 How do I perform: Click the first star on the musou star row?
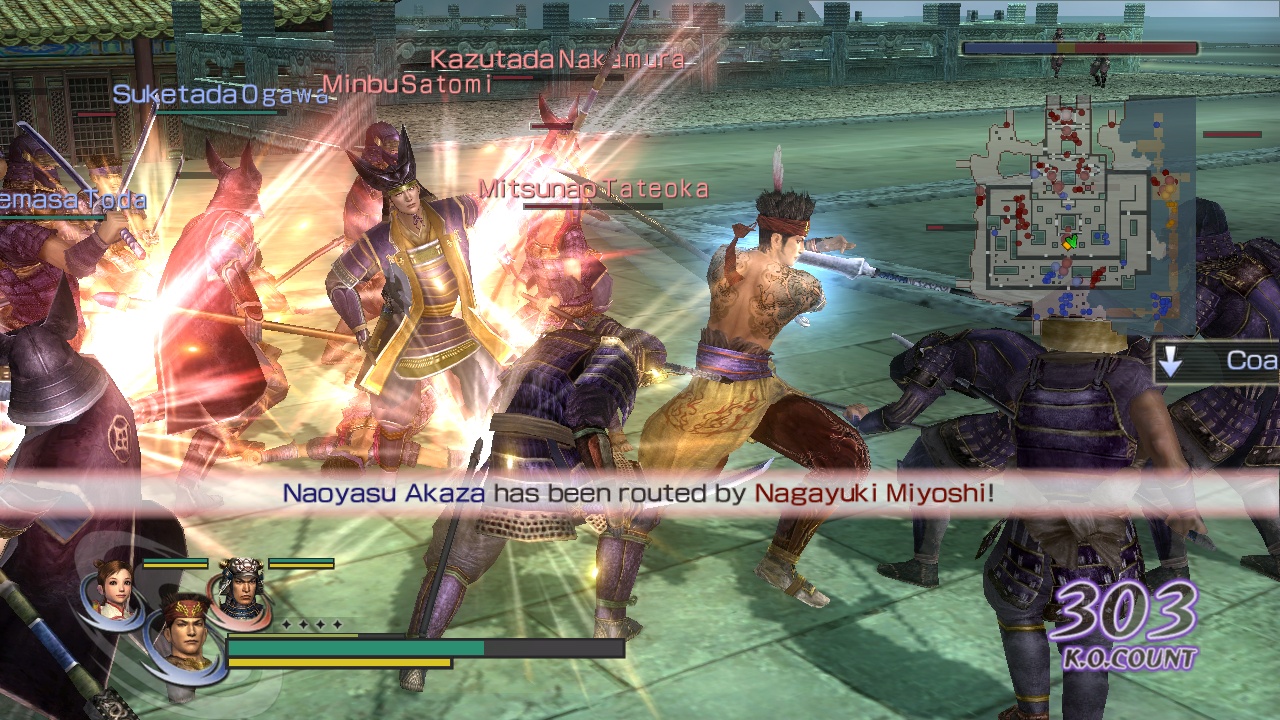[287, 624]
